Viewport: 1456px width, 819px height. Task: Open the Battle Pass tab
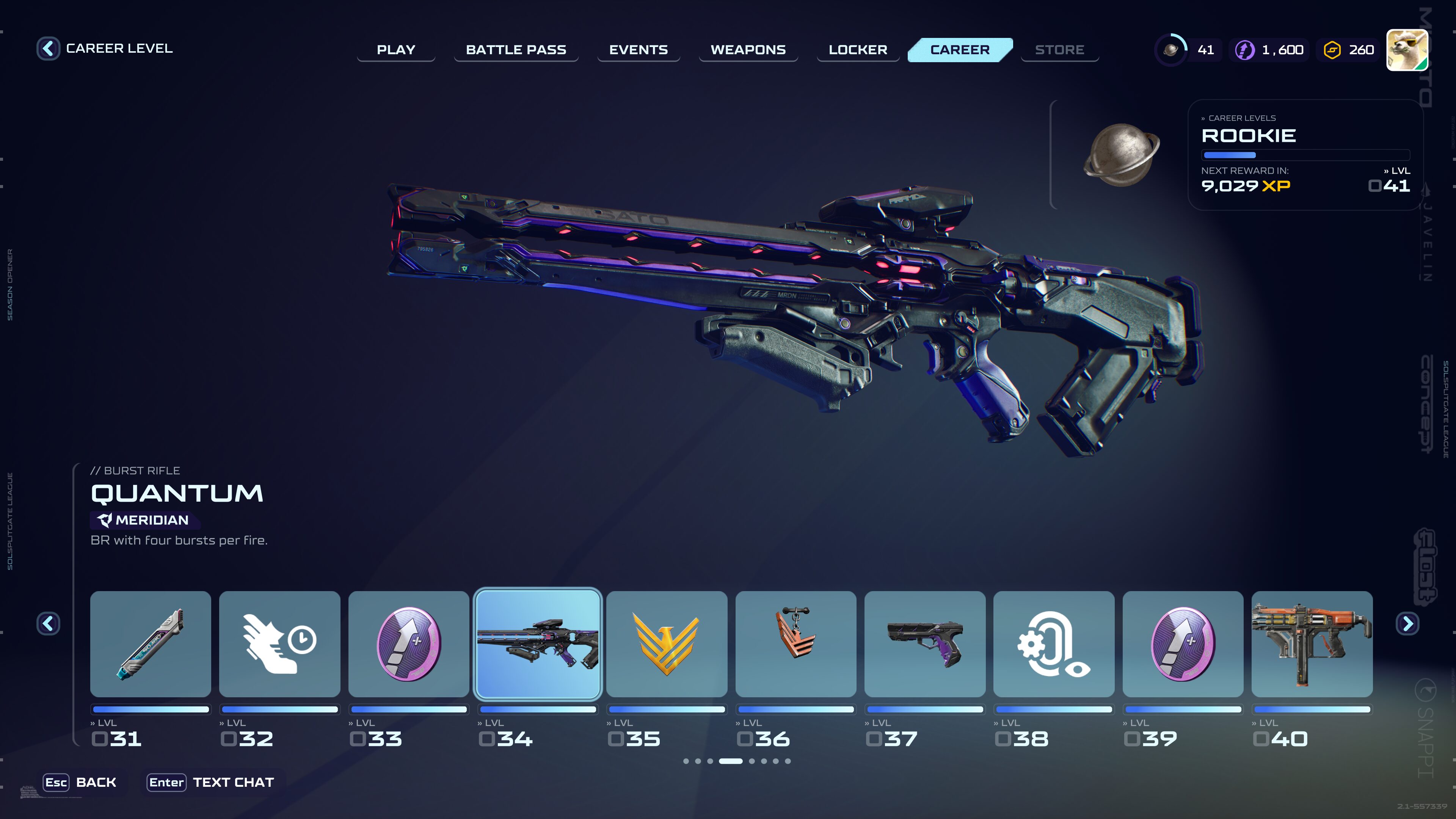(x=516, y=50)
